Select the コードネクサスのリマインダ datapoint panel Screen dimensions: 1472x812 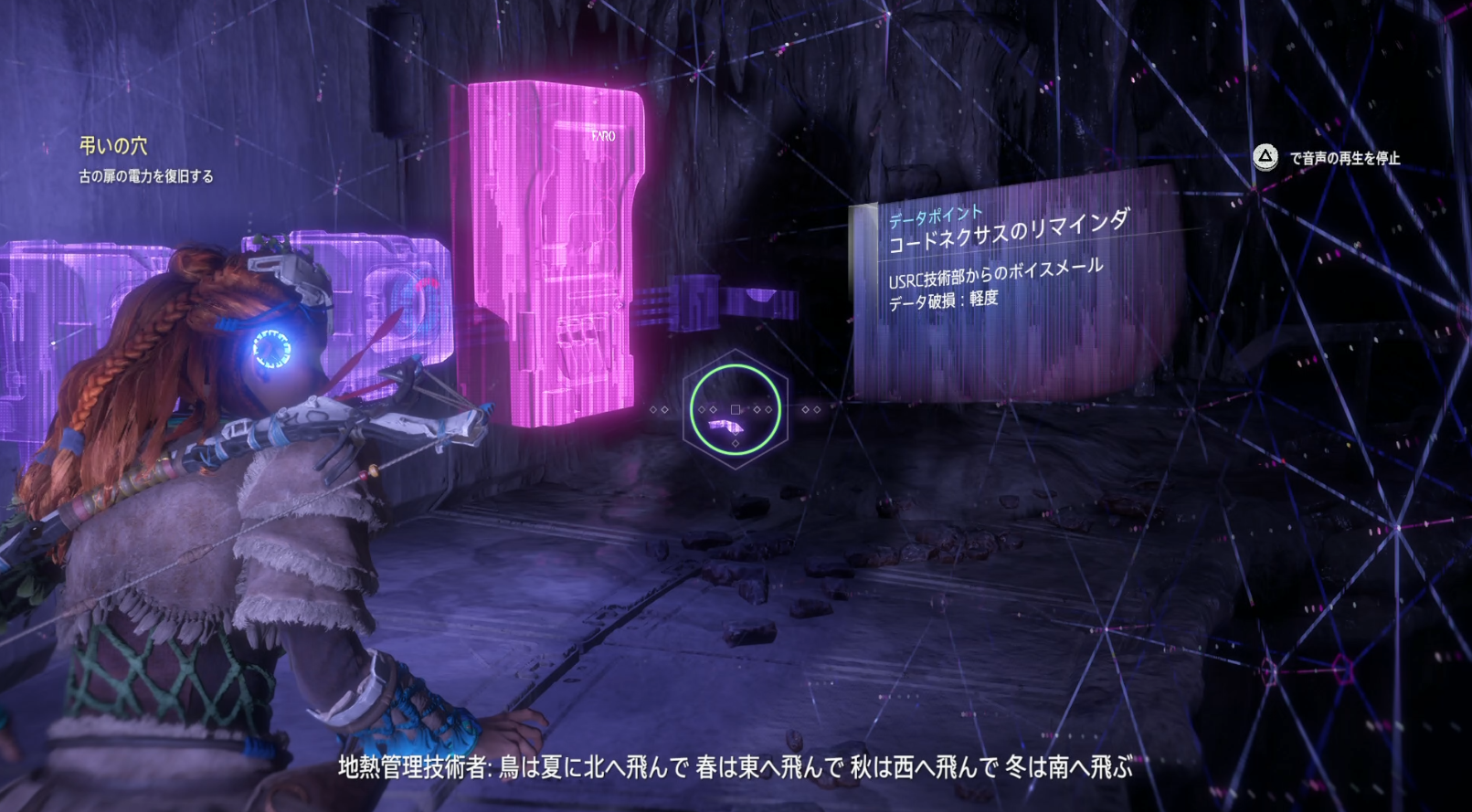pos(1010,233)
